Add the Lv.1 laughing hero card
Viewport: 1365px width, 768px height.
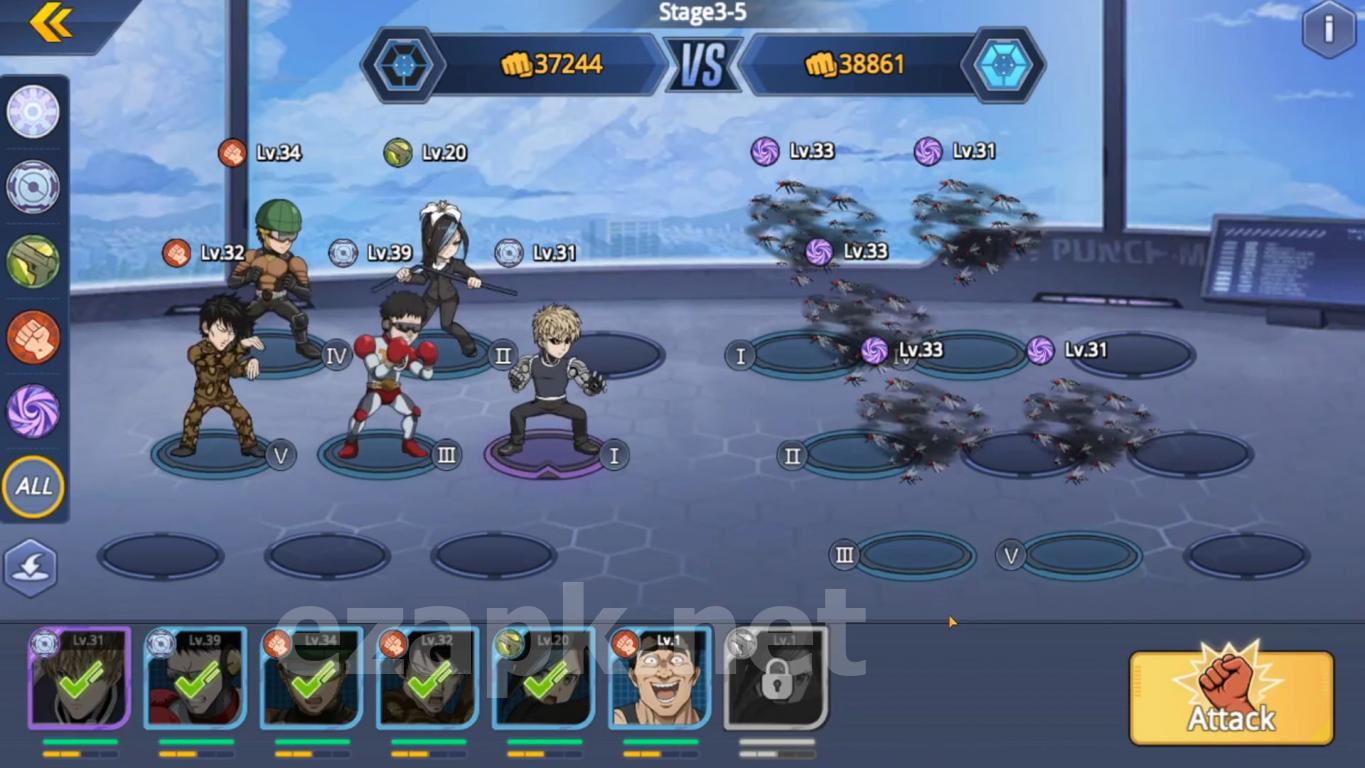click(660, 678)
